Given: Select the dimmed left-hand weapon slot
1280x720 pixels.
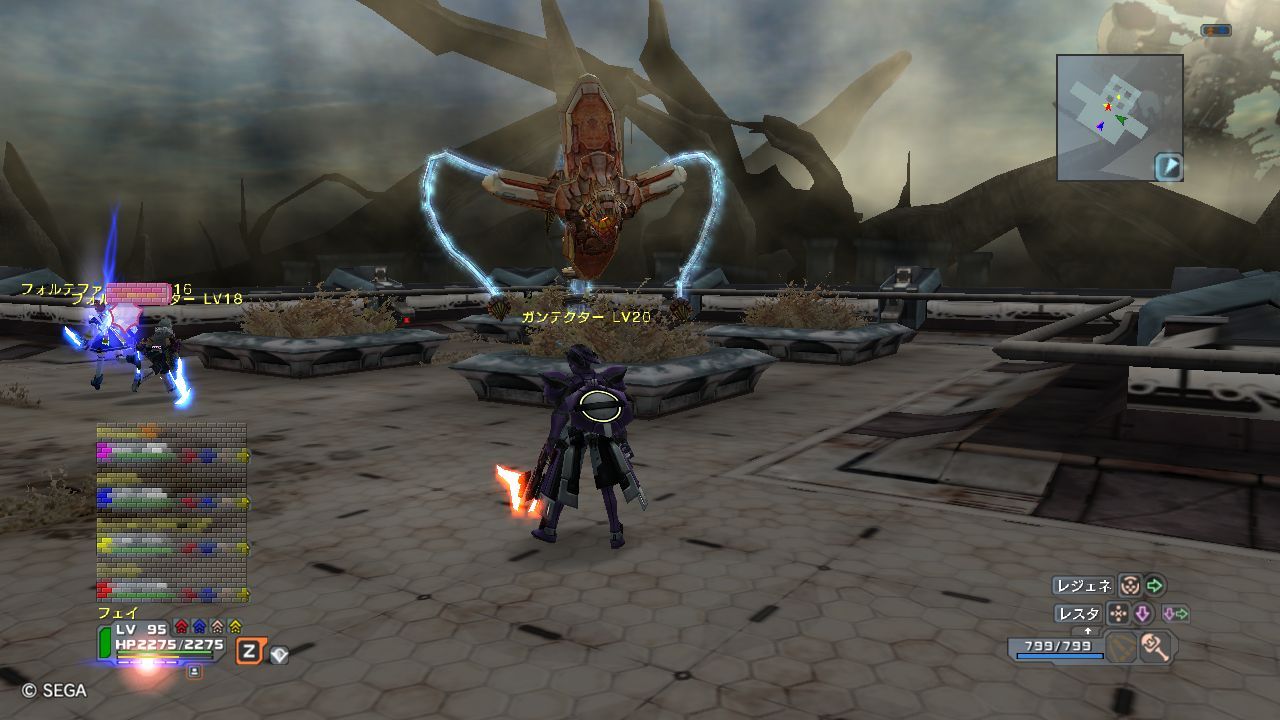Looking at the screenshot, I should pos(1121,648).
